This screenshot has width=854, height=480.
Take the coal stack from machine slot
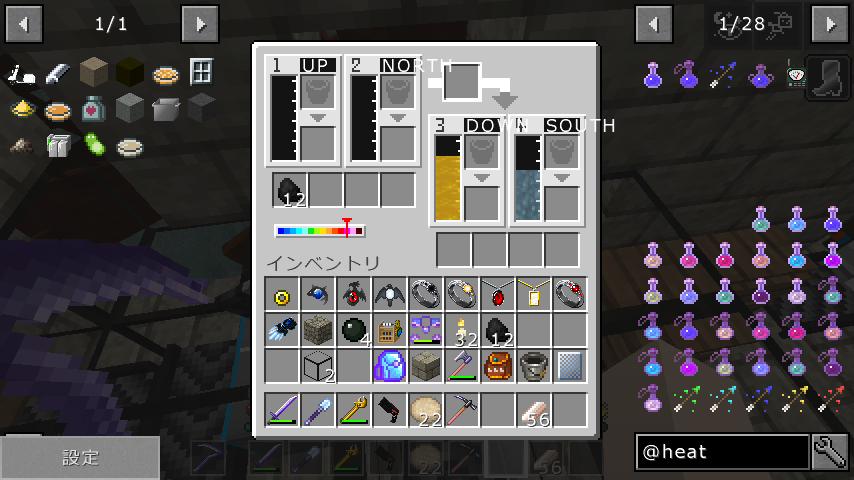pyautogui.click(x=290, y=190)
